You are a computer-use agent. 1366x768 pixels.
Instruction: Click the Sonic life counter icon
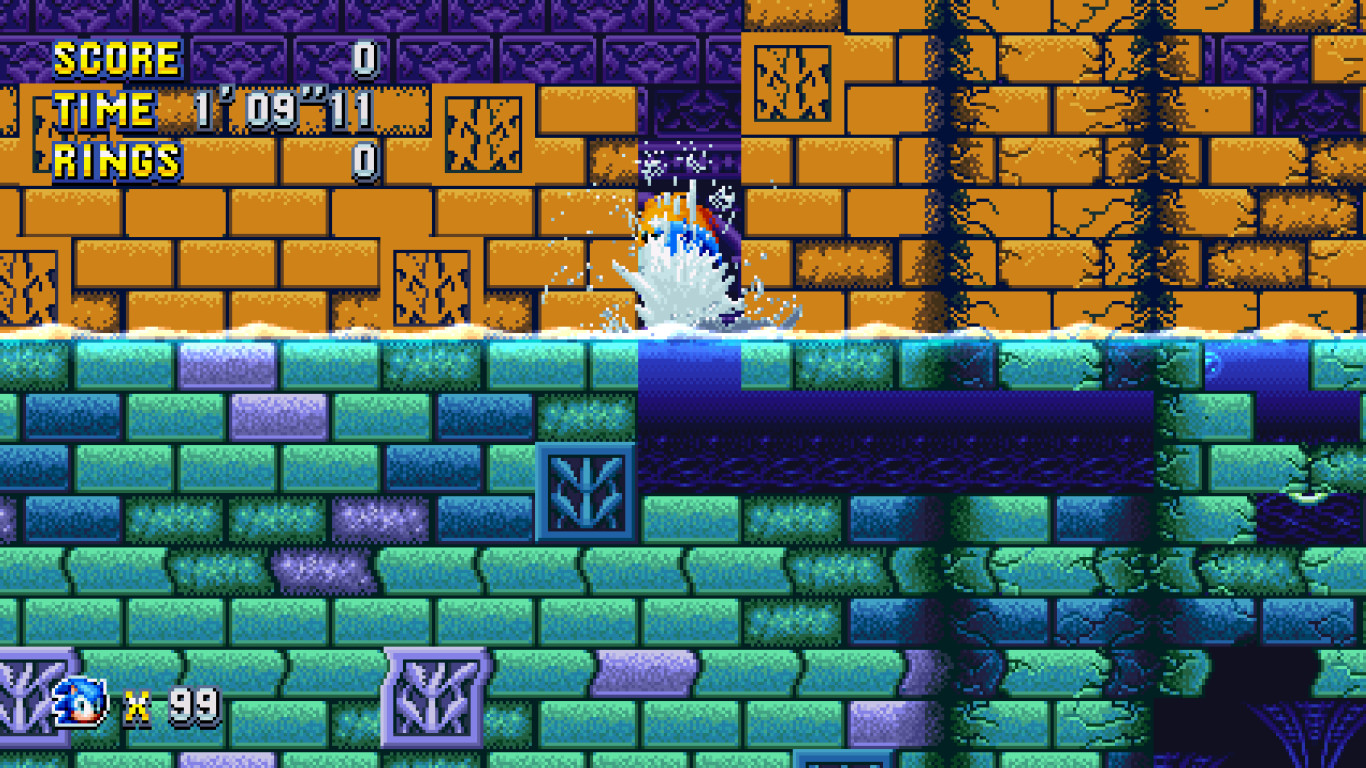[x=78, y=703]
